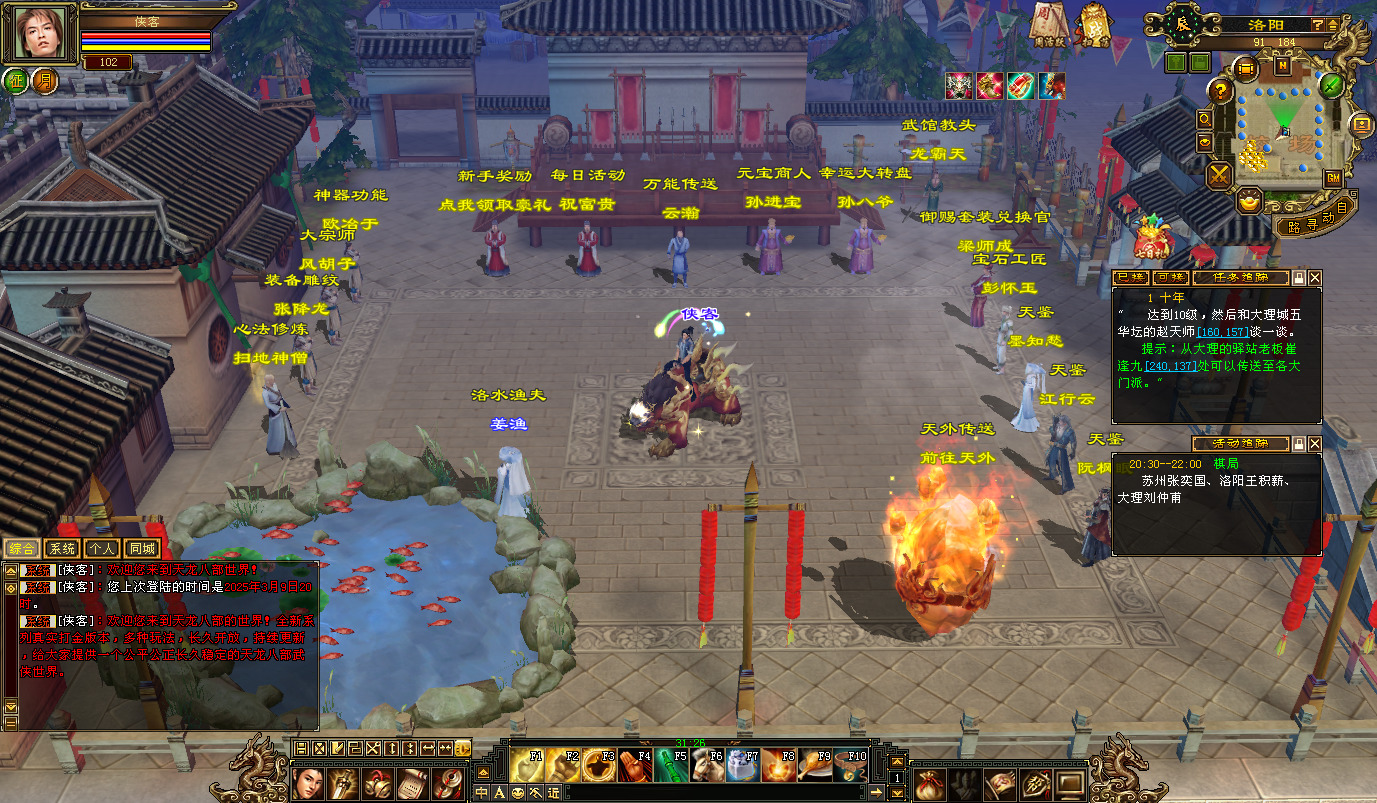The width and height of the screenshot is (1377, 803).
Task: Open the orange 月 round button
Action: tap(43, 81)
